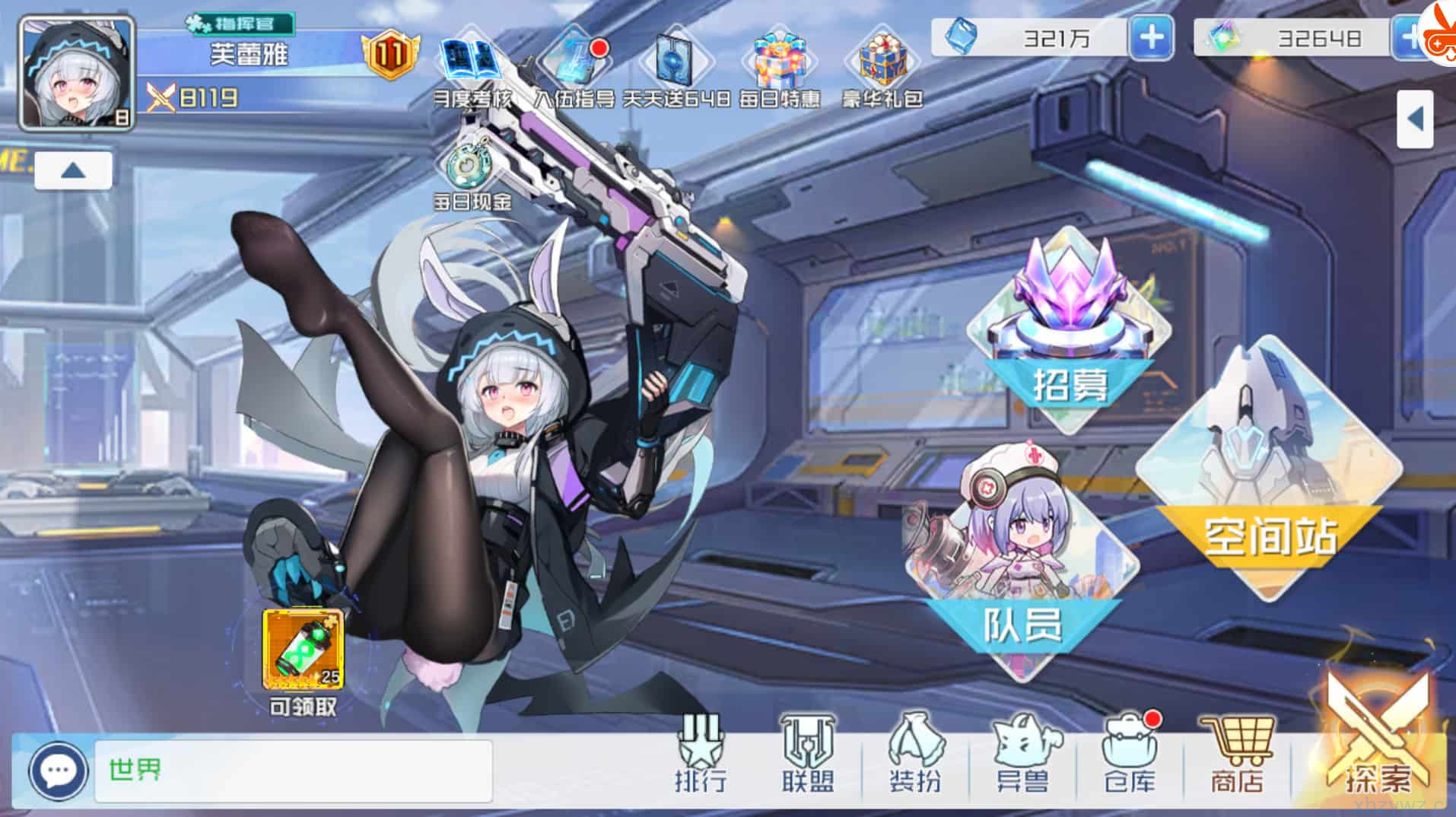Expand the player info panel upward arrow
The height and width of the screenshot is (817, 1456).
coord(73,169)
